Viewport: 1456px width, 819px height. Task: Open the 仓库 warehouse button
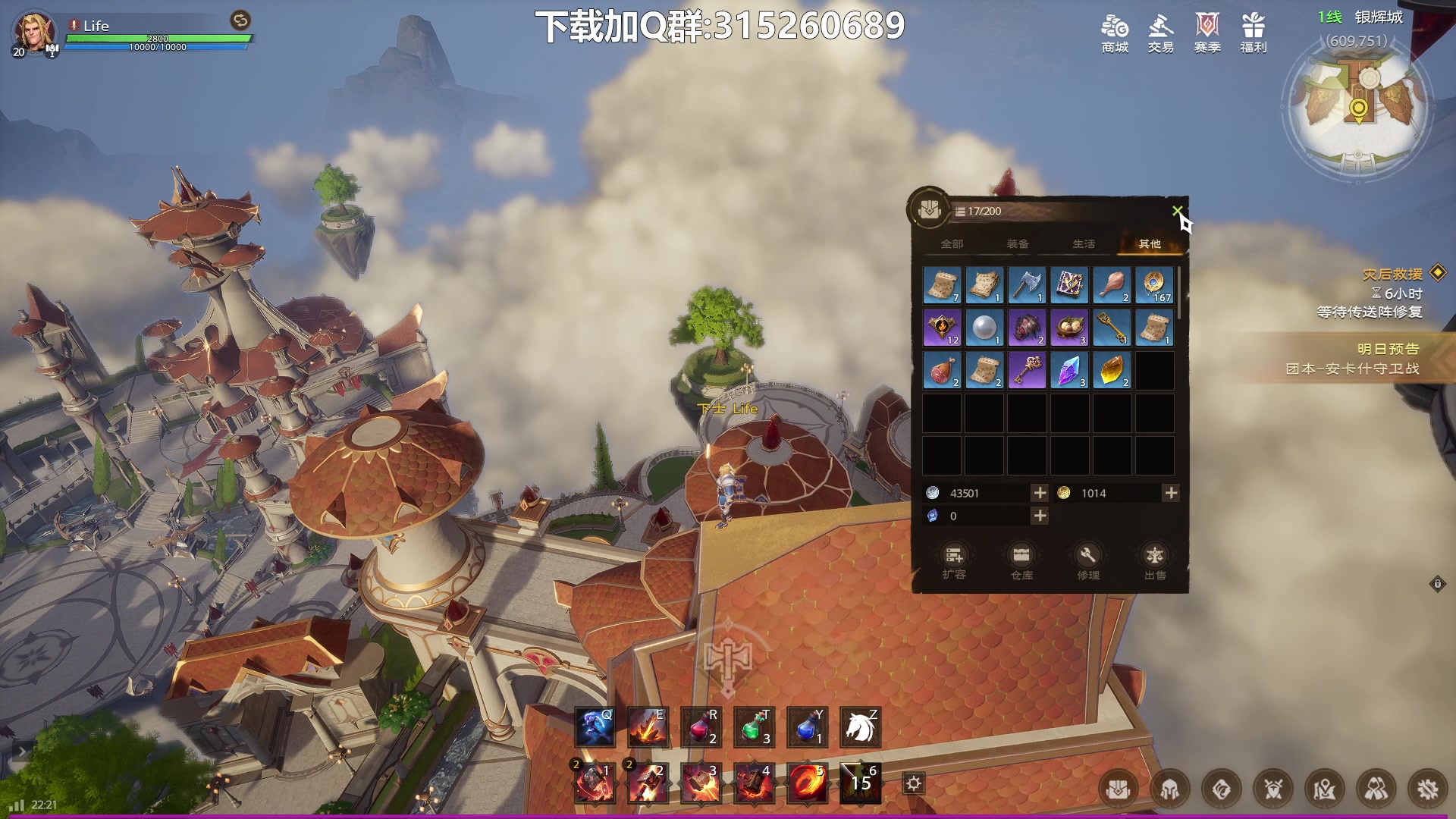tap(1021, 561)
